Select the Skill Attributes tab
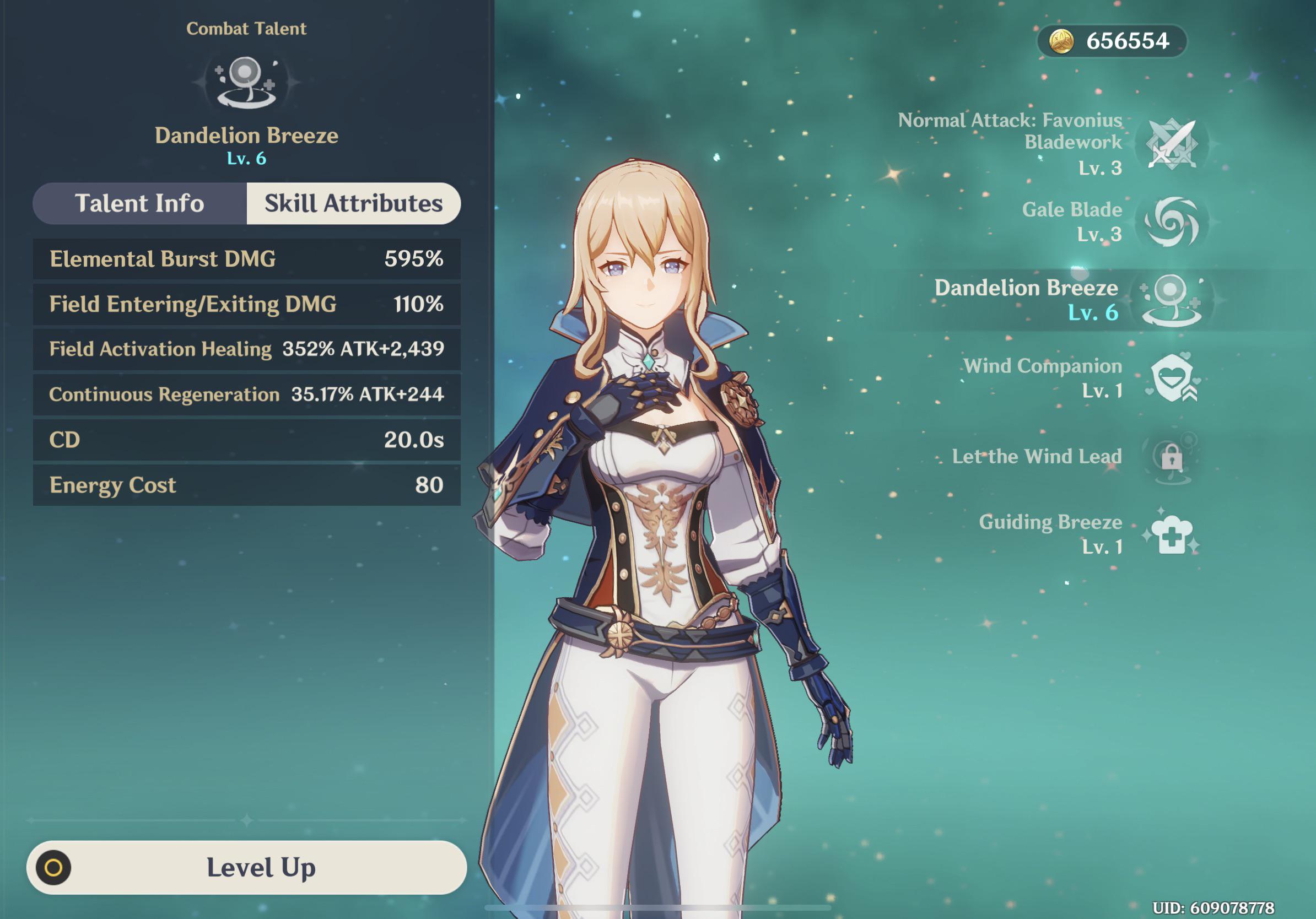This screenshot has height=919, width=1316. [x=353, y=203]
